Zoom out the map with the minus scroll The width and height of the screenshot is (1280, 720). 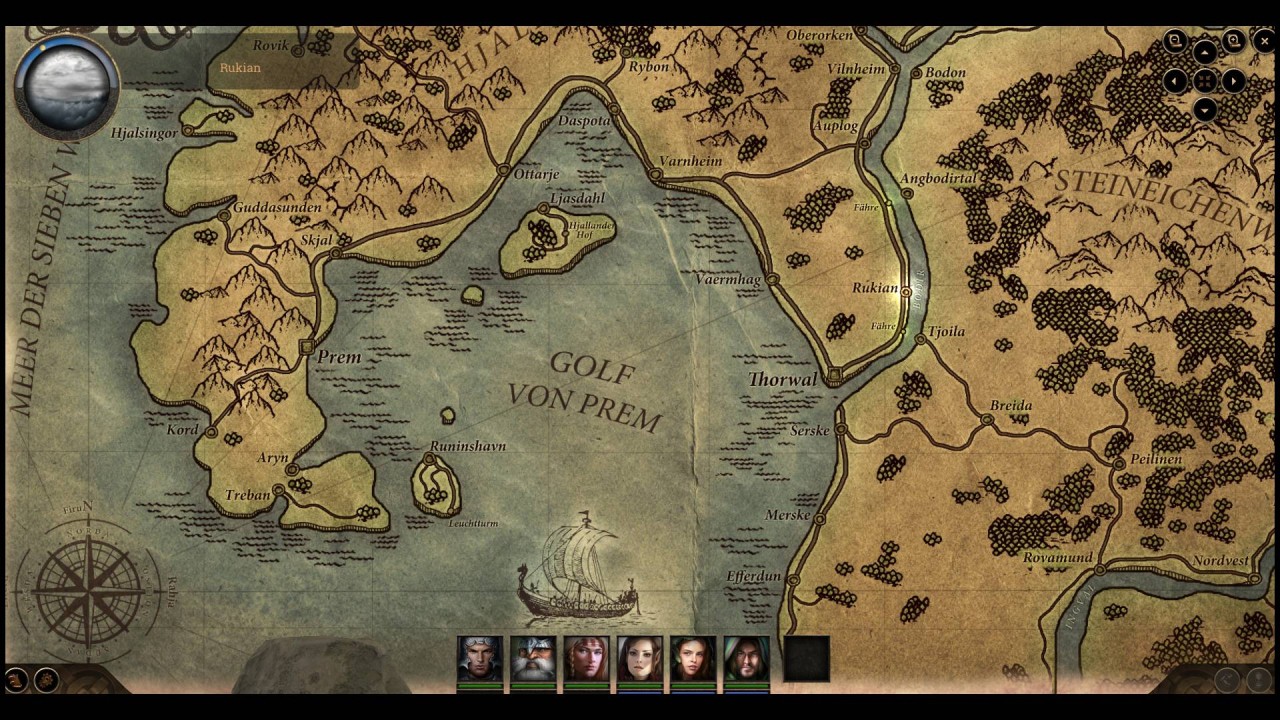tap(1176, 41)
